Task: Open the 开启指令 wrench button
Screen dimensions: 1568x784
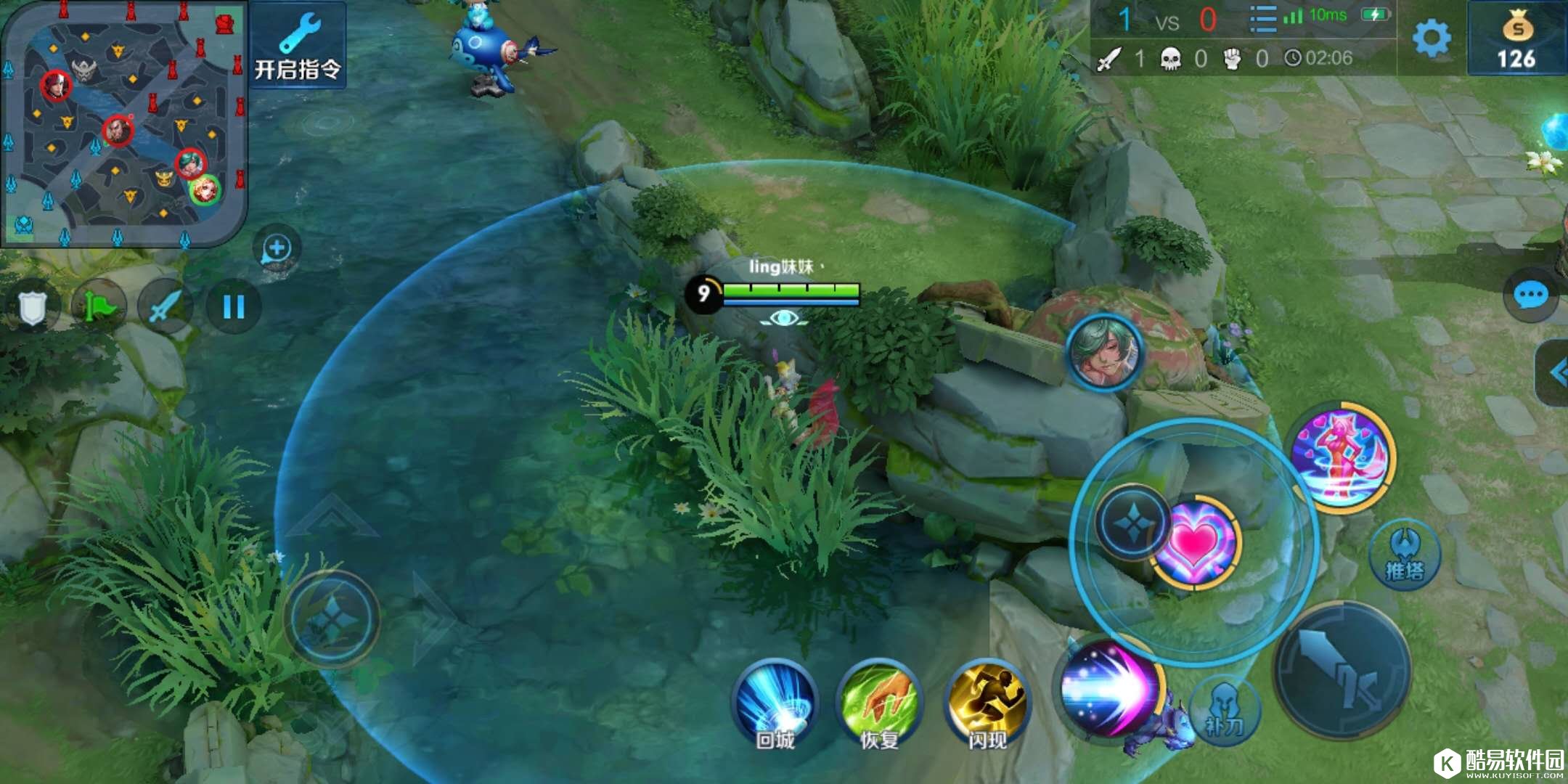Action: pos(298,45)
